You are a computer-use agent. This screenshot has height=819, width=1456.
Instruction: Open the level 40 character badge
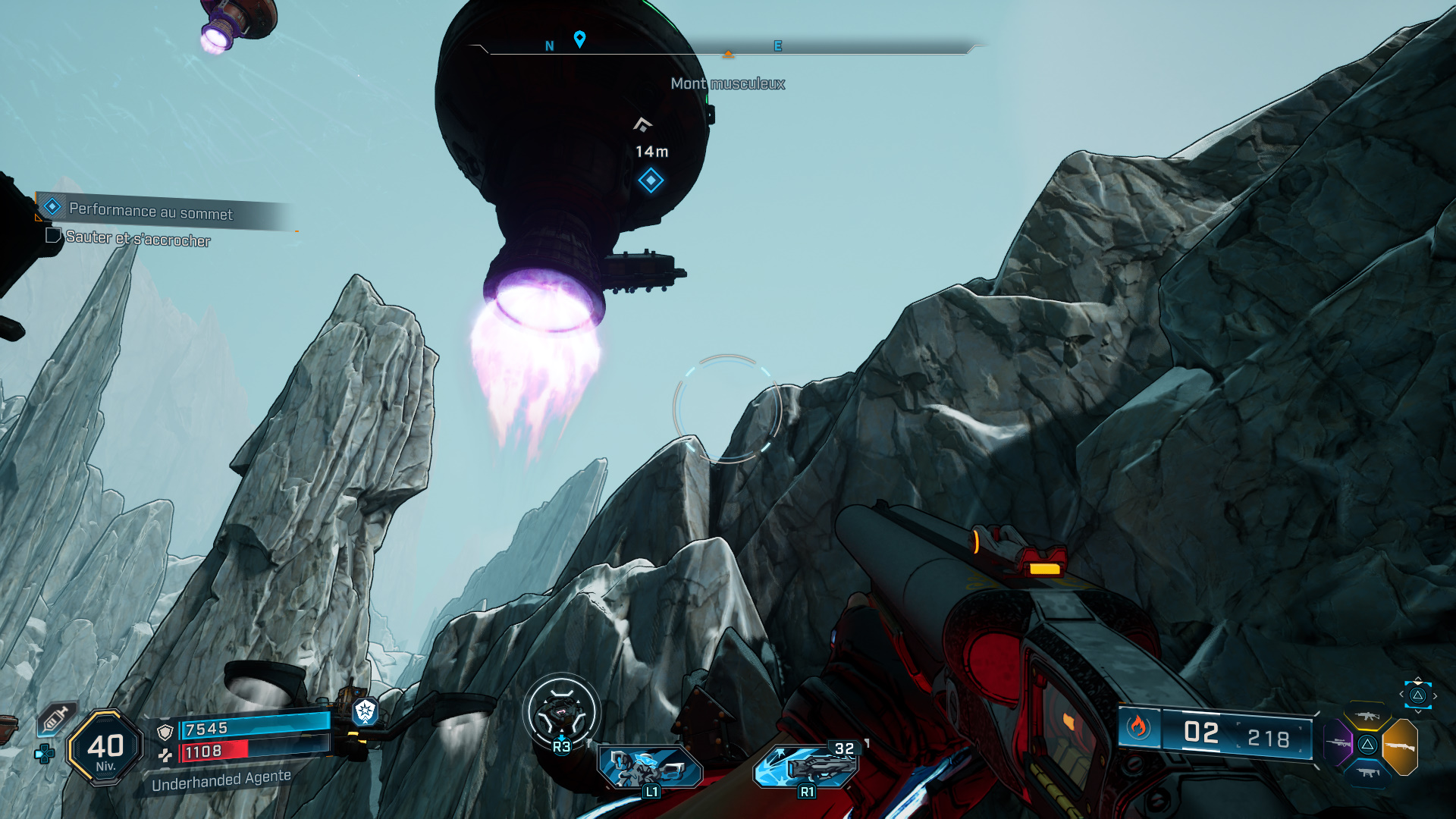coord(105,748)
